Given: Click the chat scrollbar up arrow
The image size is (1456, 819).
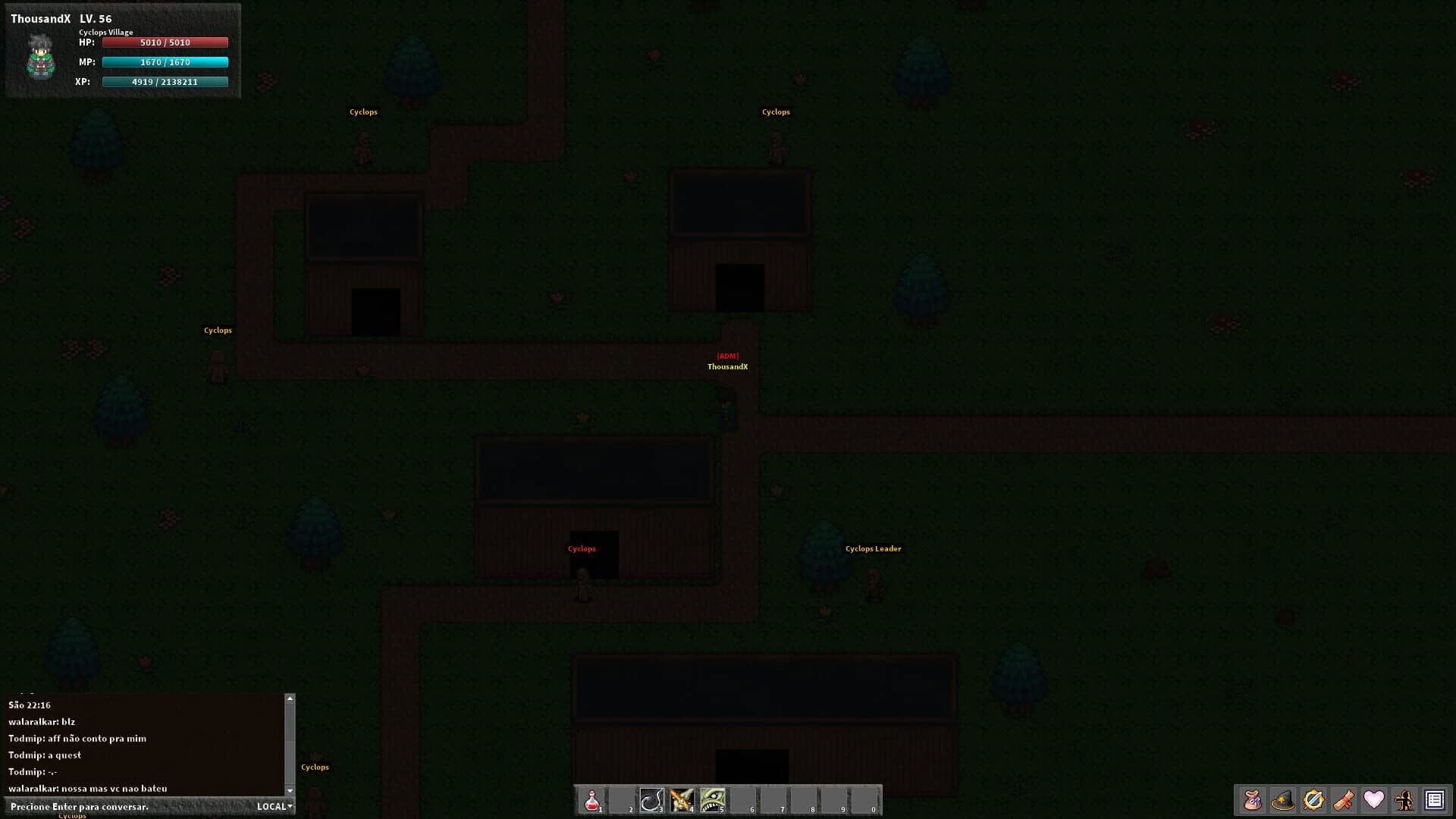Looking at the screenshot, I should click(290, 698).
